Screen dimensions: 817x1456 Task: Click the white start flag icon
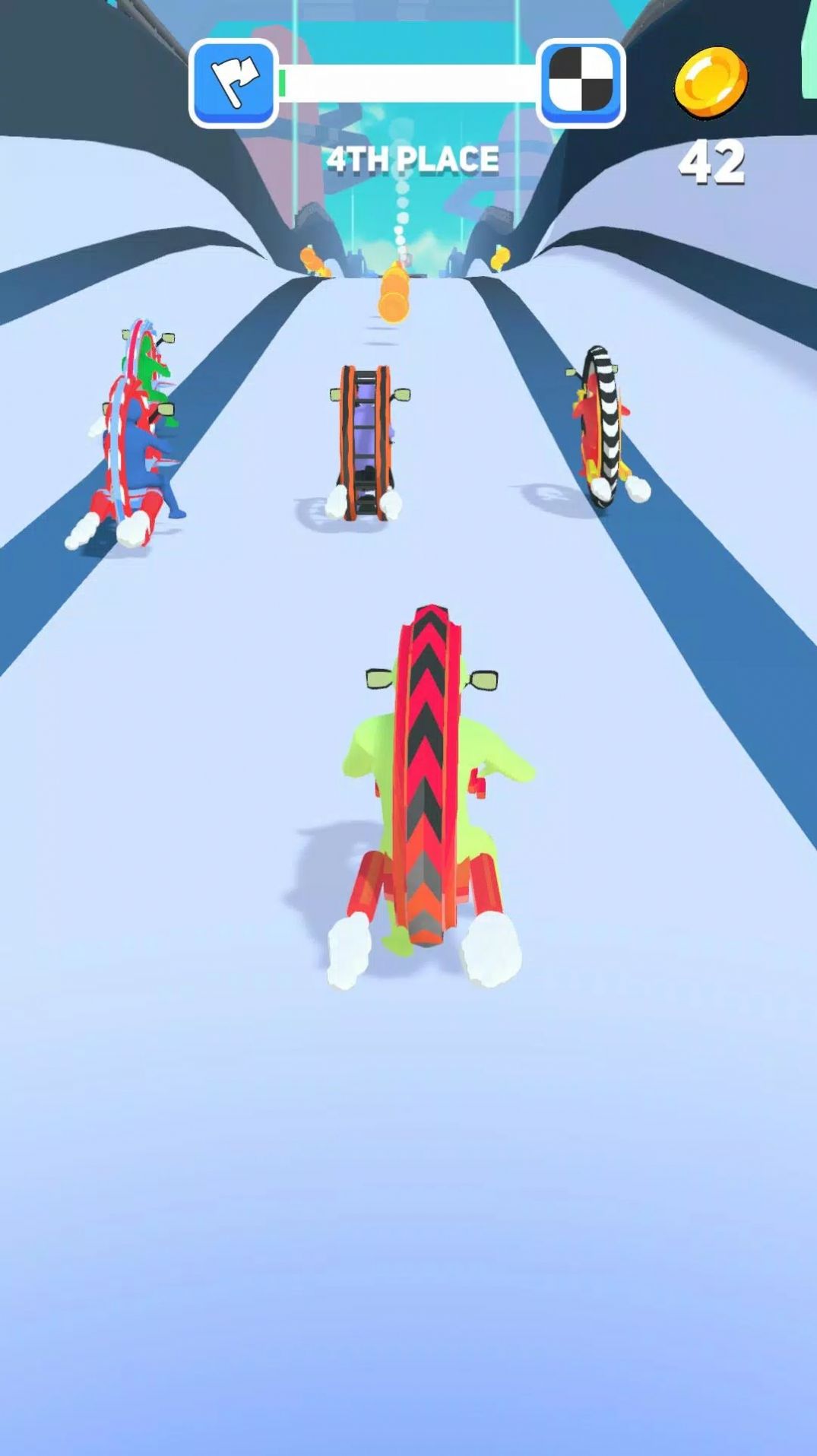[x=233, y=82]
